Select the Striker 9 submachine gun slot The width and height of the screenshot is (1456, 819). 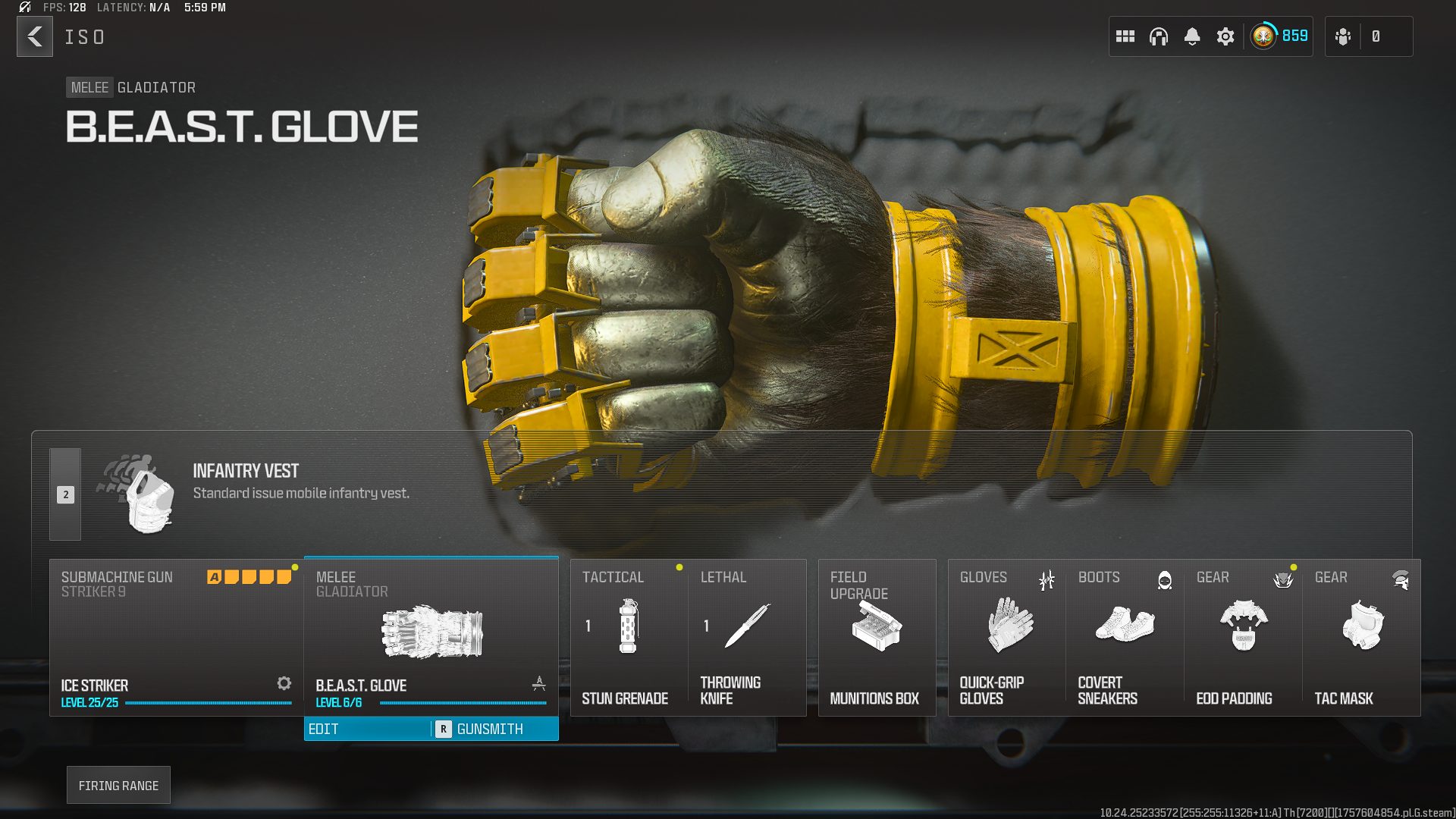(x=176, y=637)
